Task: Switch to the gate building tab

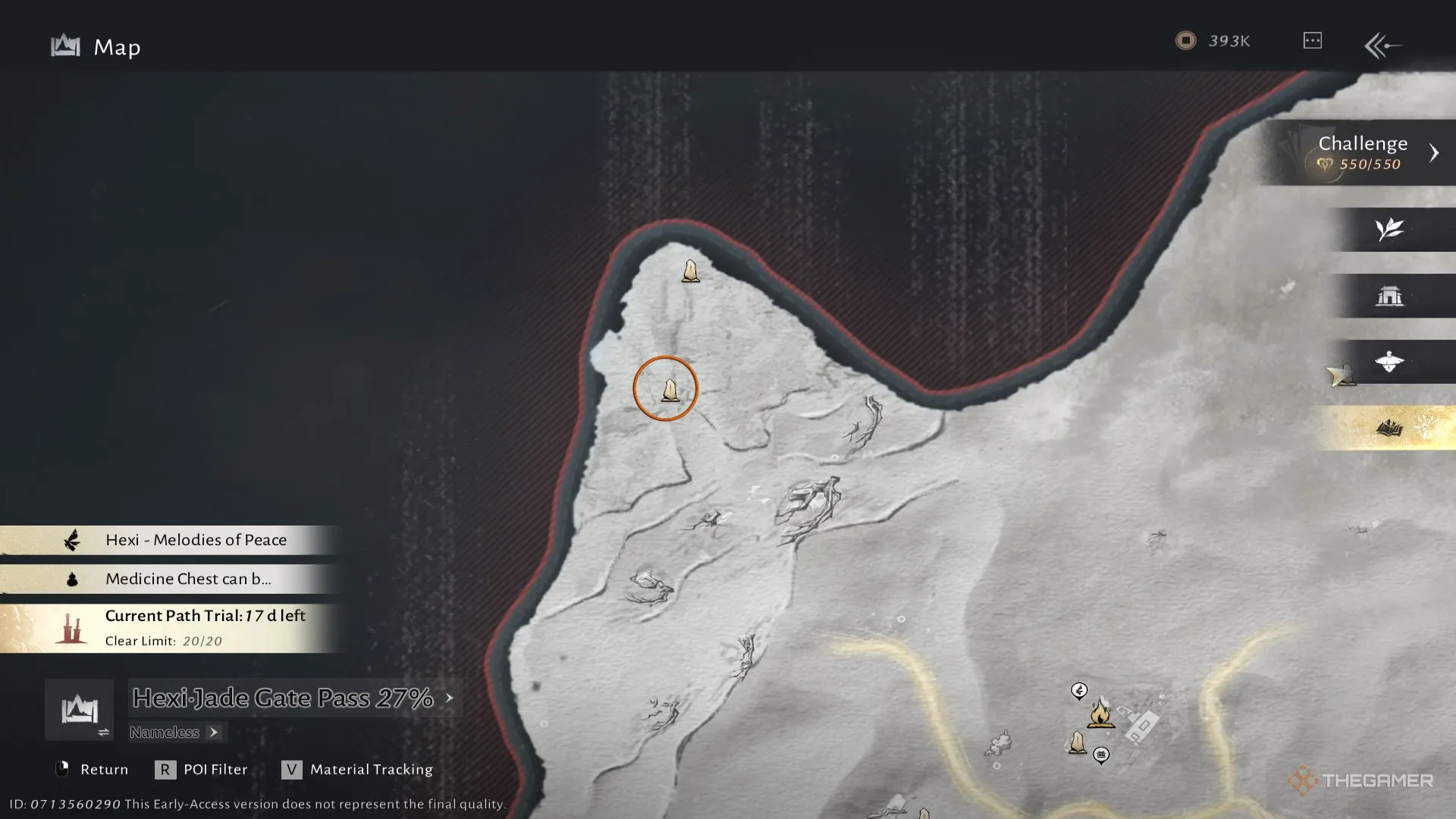Action: click(1389, 296)
